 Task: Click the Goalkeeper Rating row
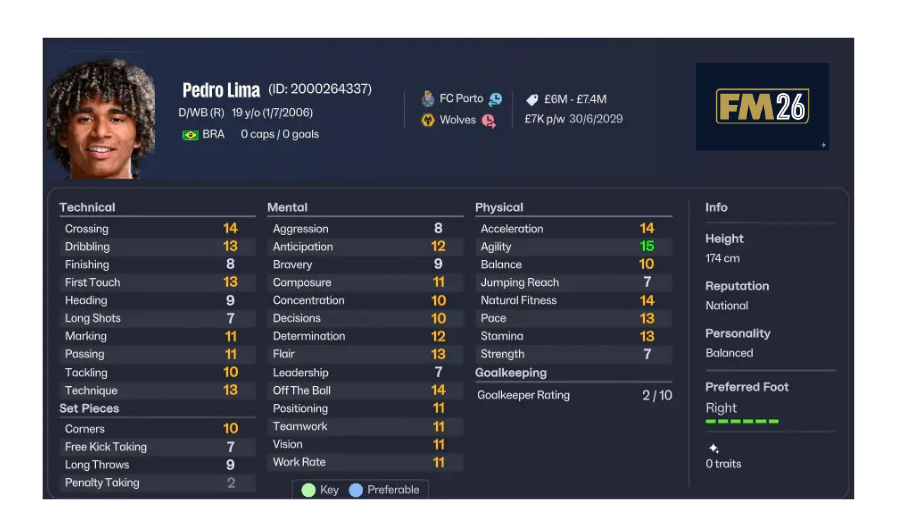[575, 395]
